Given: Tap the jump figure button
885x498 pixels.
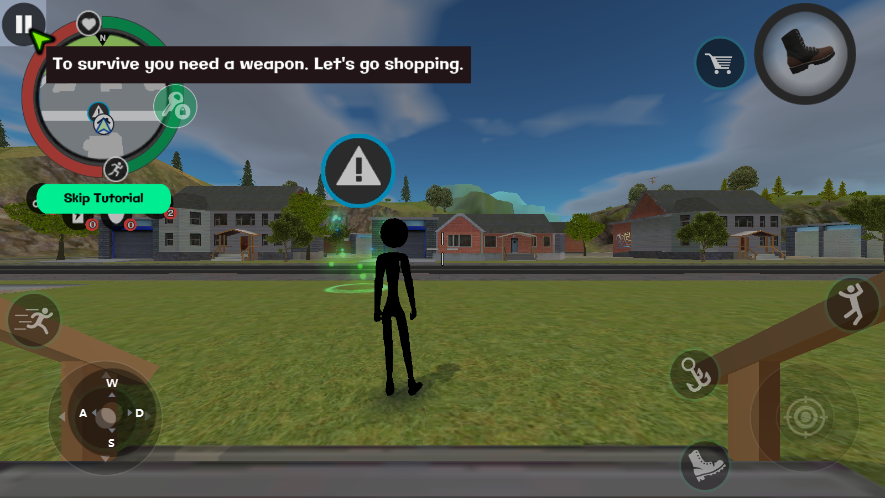Looking at the screenshot, I should tap(852, 304).
